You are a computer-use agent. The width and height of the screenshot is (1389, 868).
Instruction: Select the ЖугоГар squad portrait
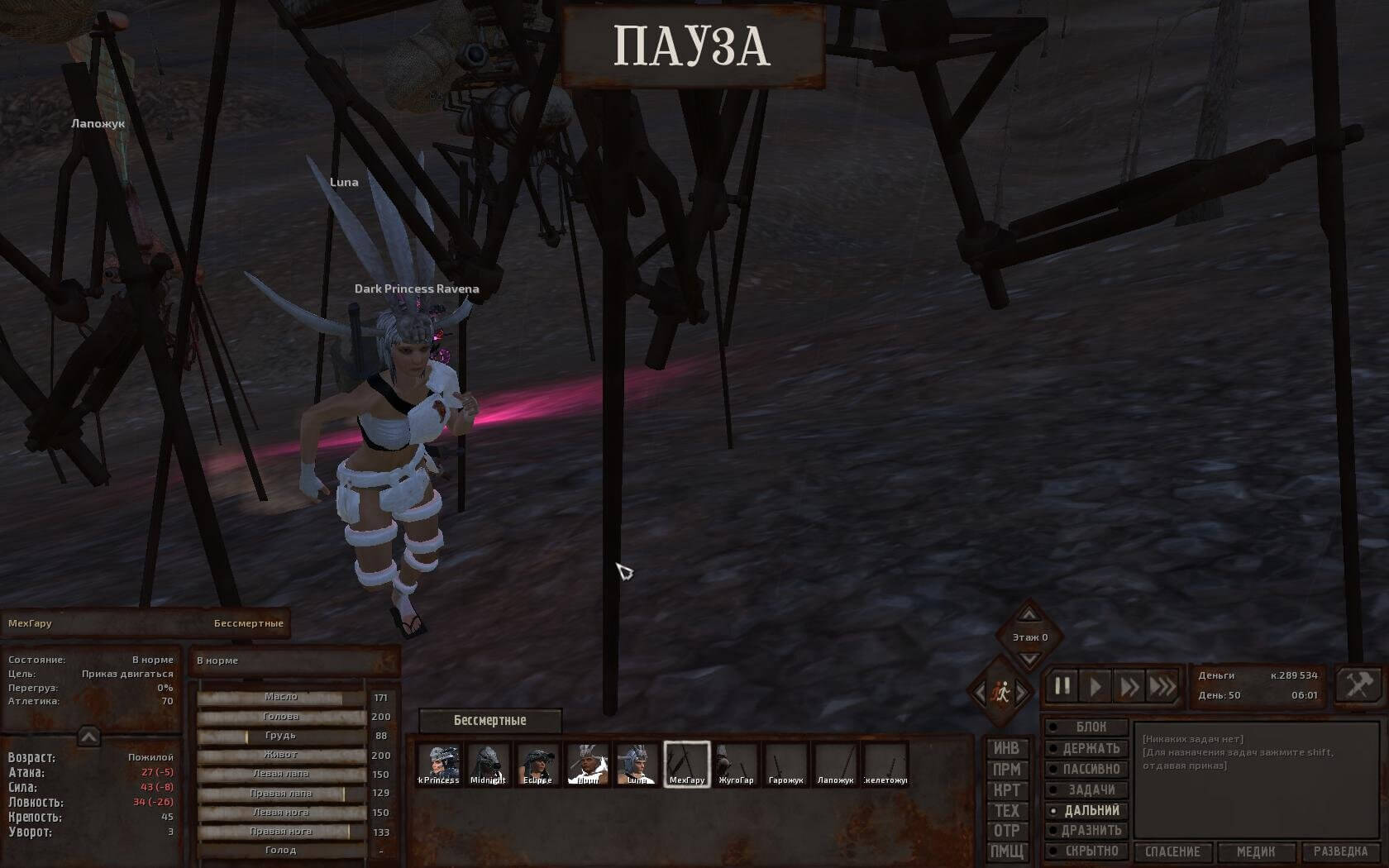(736, 763)
